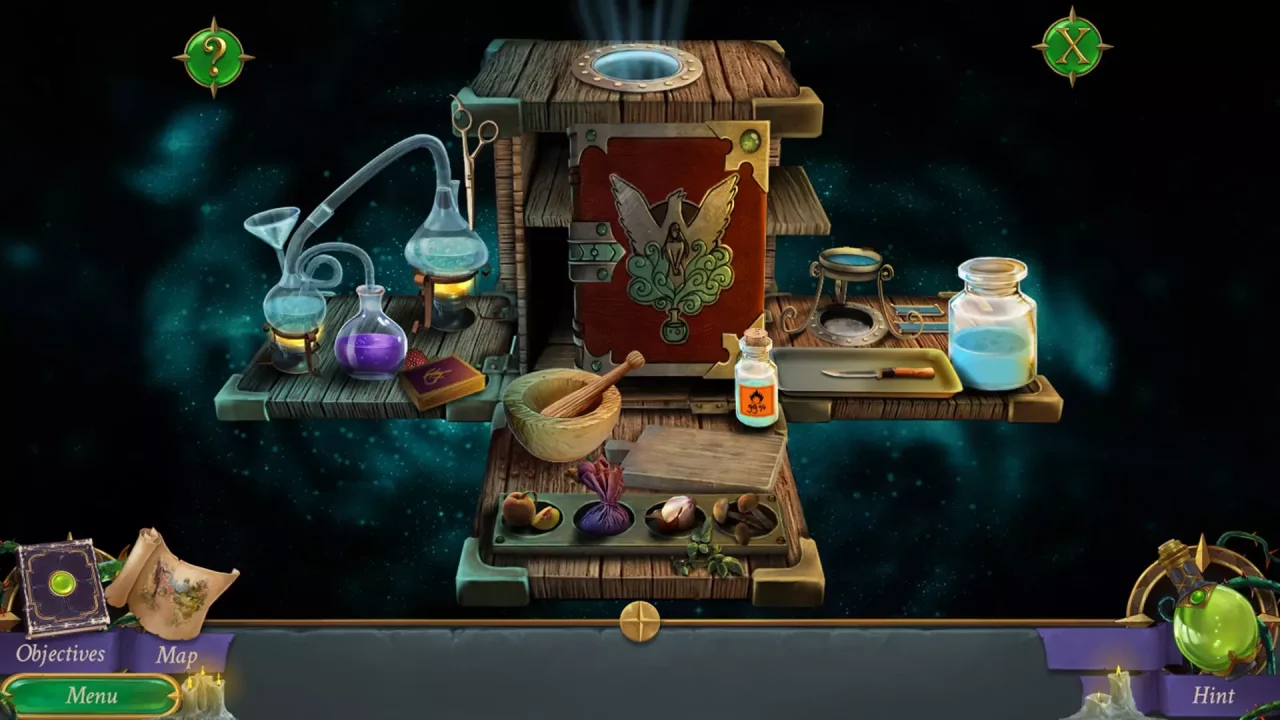Click the small bottle with the flame label

pyautogui.click(x=755, y=380)
